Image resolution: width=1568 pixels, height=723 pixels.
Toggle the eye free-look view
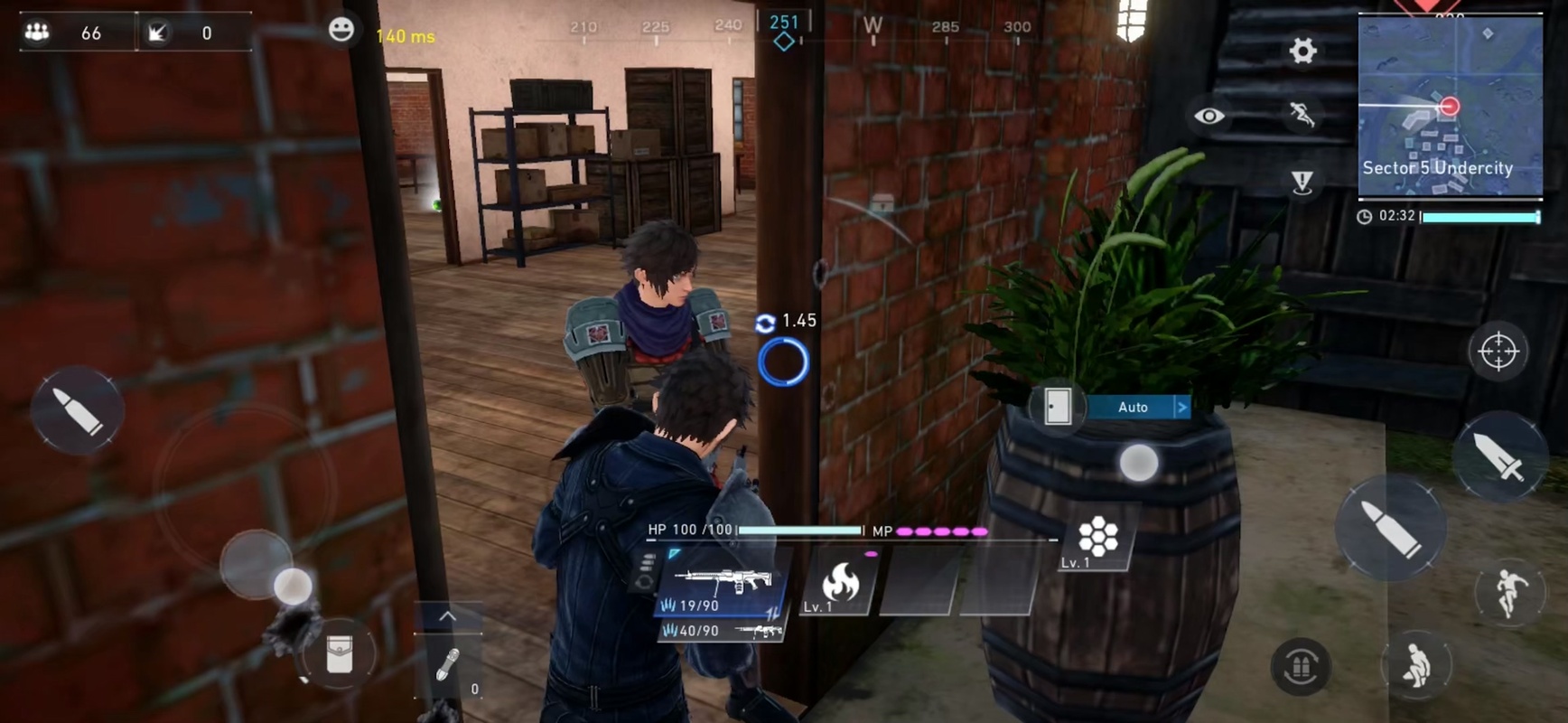click(1209, 116)
